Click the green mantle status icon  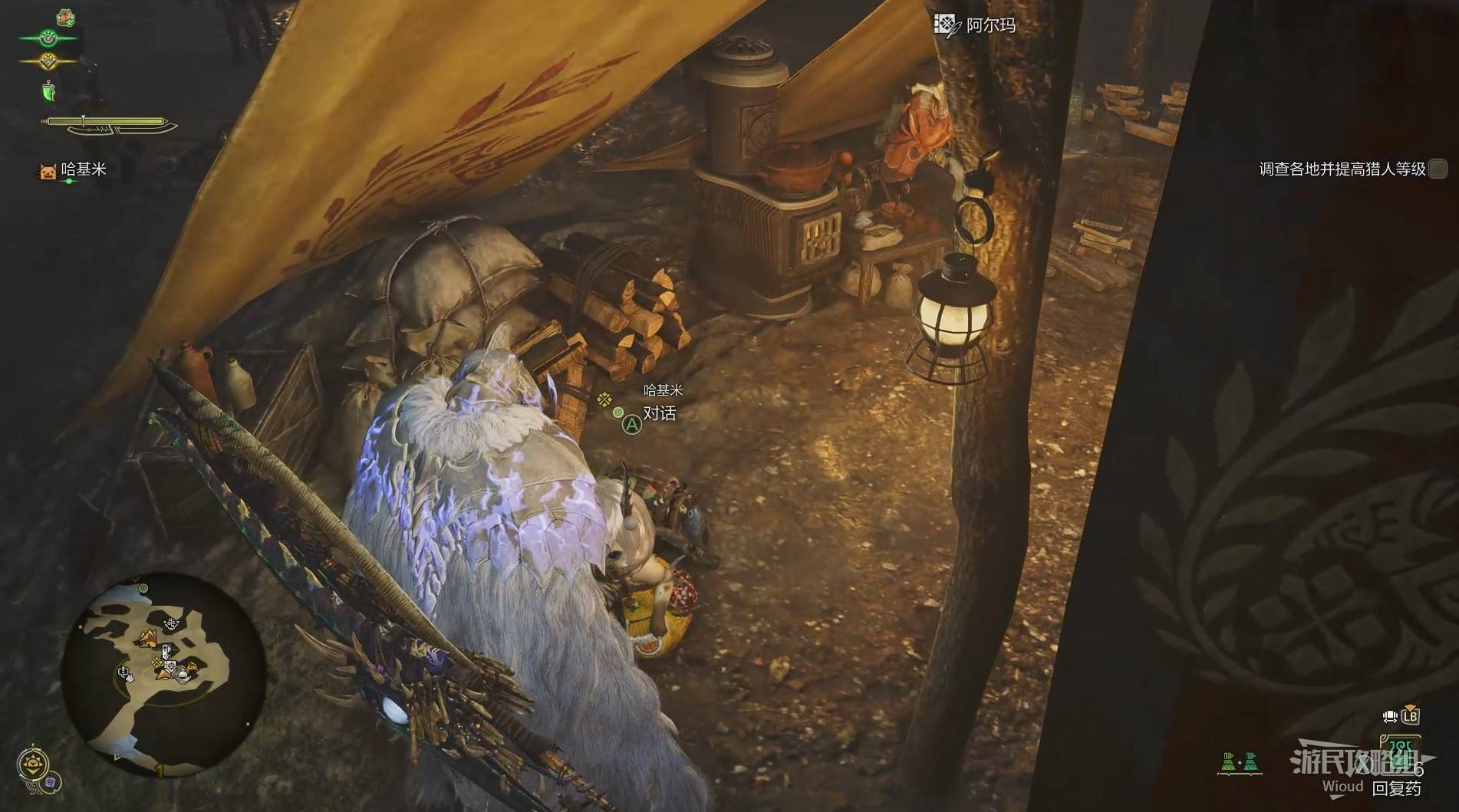pyautogui.click(x=48, y=91)
